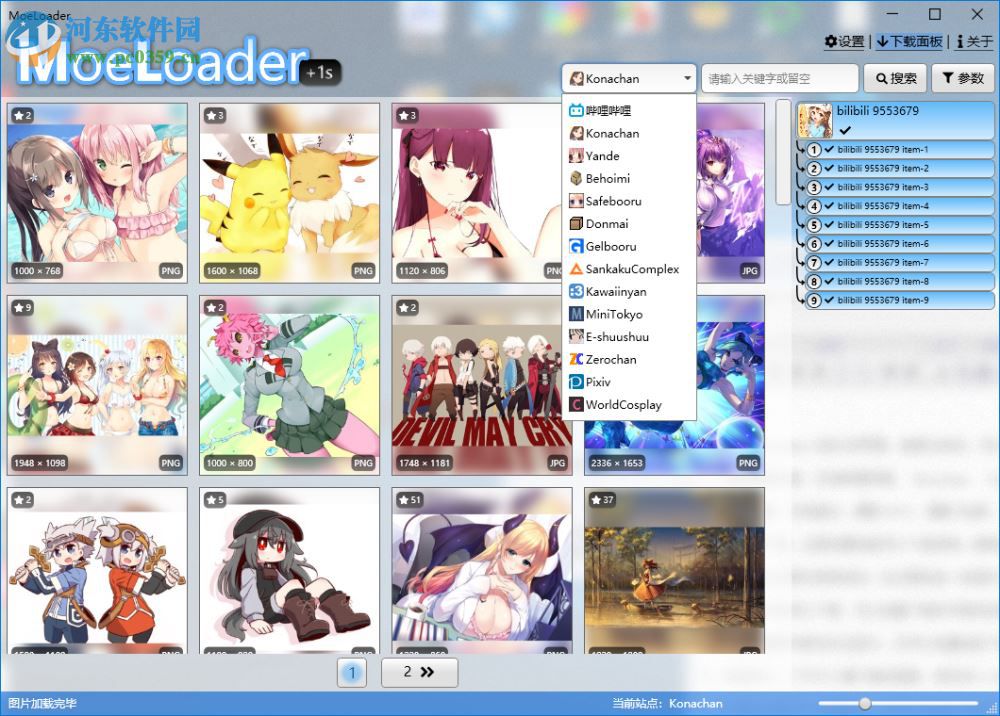This screenshot has width=1000, height=716.
Task: Select WorldCosplay in the dropdown
Action: pos(622,405)
